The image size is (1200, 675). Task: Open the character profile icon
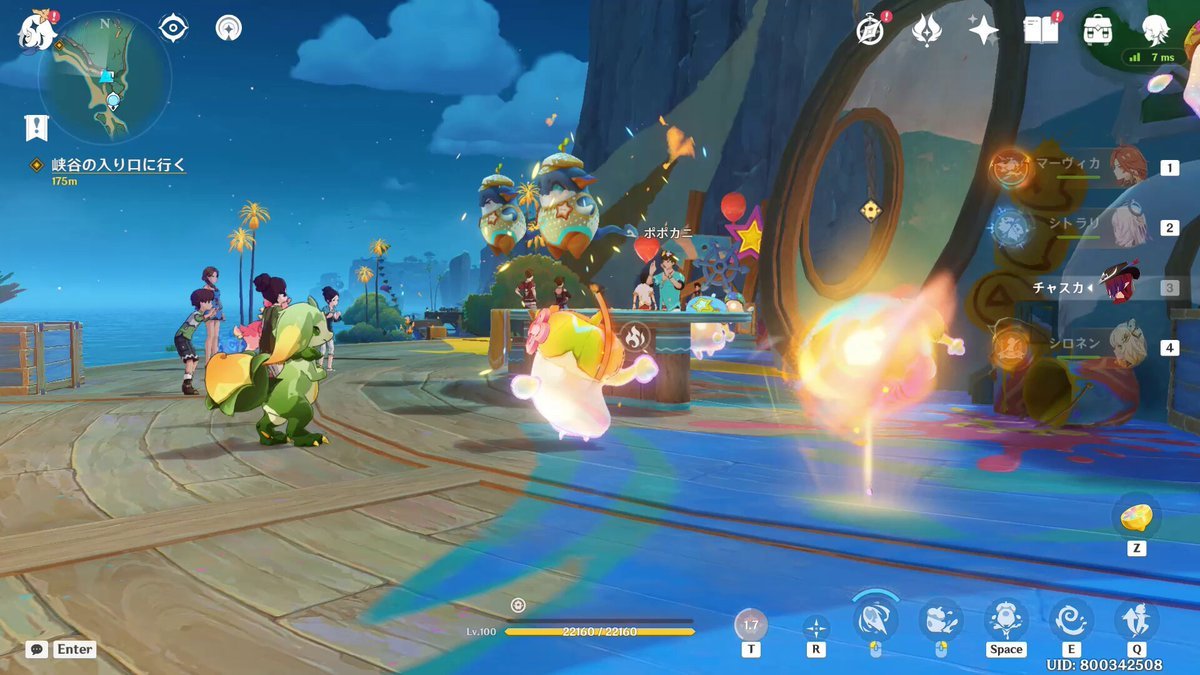click(1157, 30)
